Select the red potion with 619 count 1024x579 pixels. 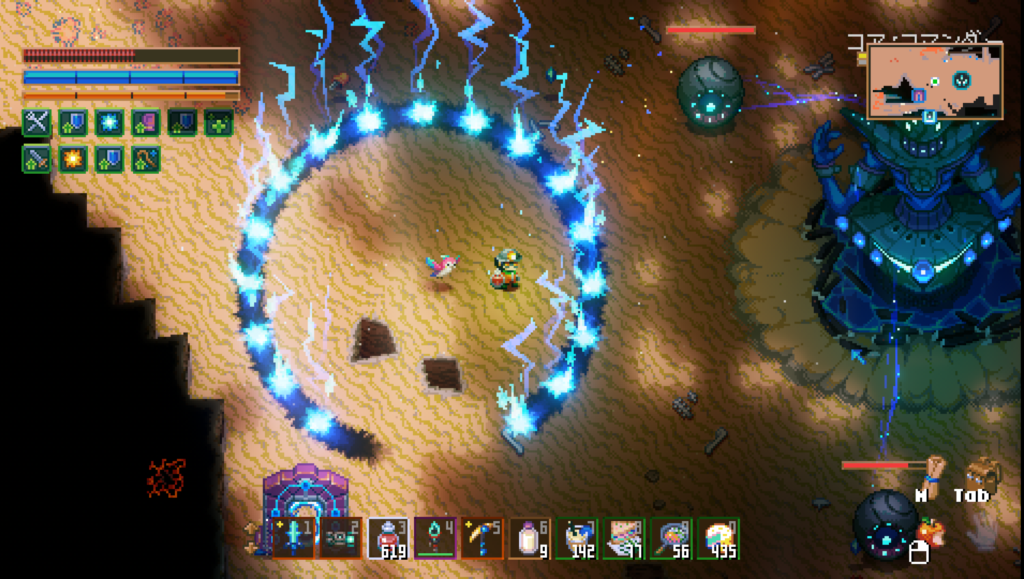tap(388, 538)
